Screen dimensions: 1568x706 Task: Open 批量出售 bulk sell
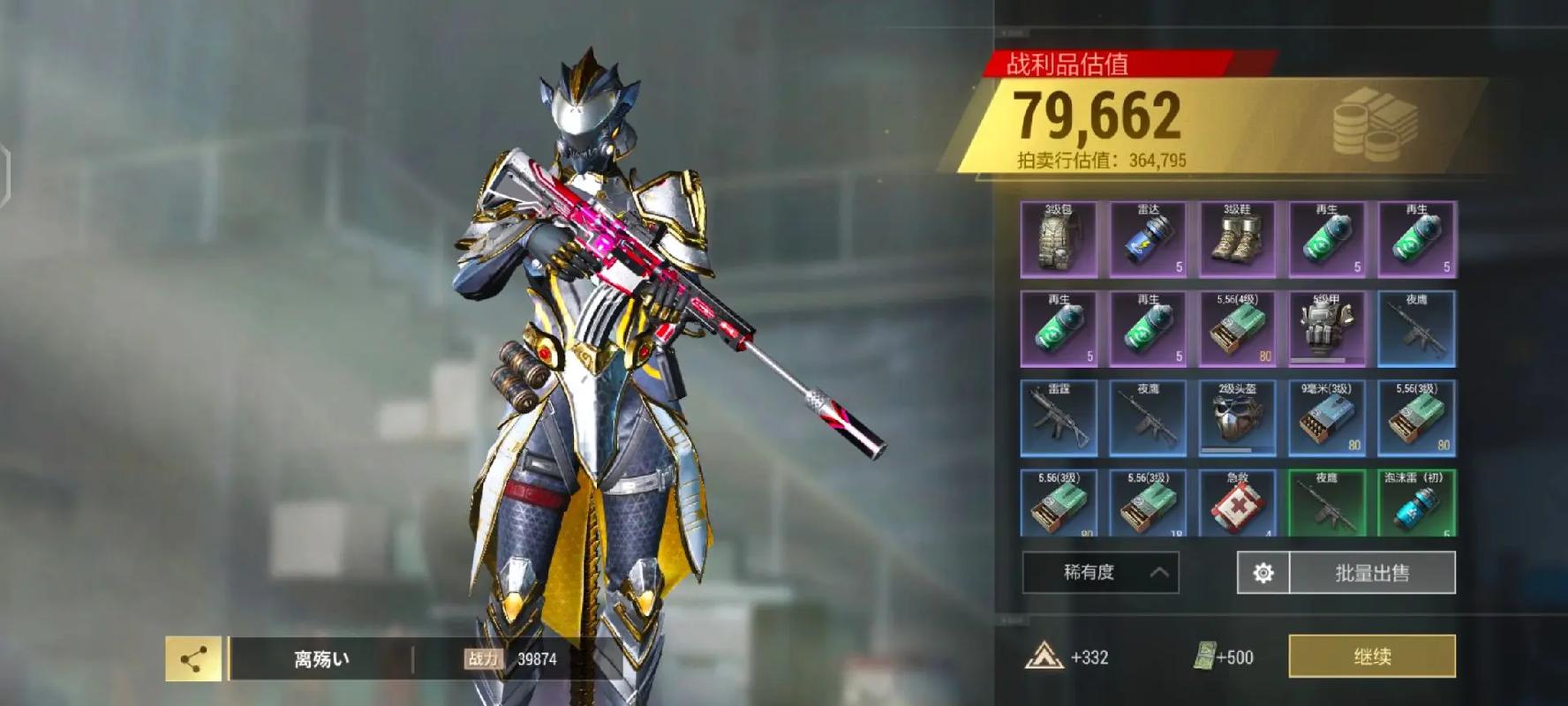(x=1372, y=573)
